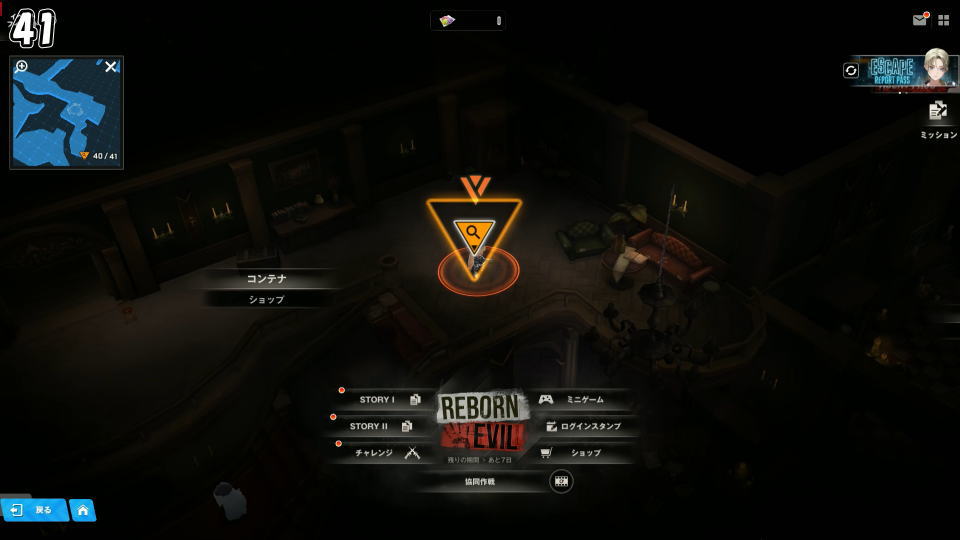This screenshot has height=540, width=960.
Task: Open the mailbox envelope icon
Action: click(919, 20)
